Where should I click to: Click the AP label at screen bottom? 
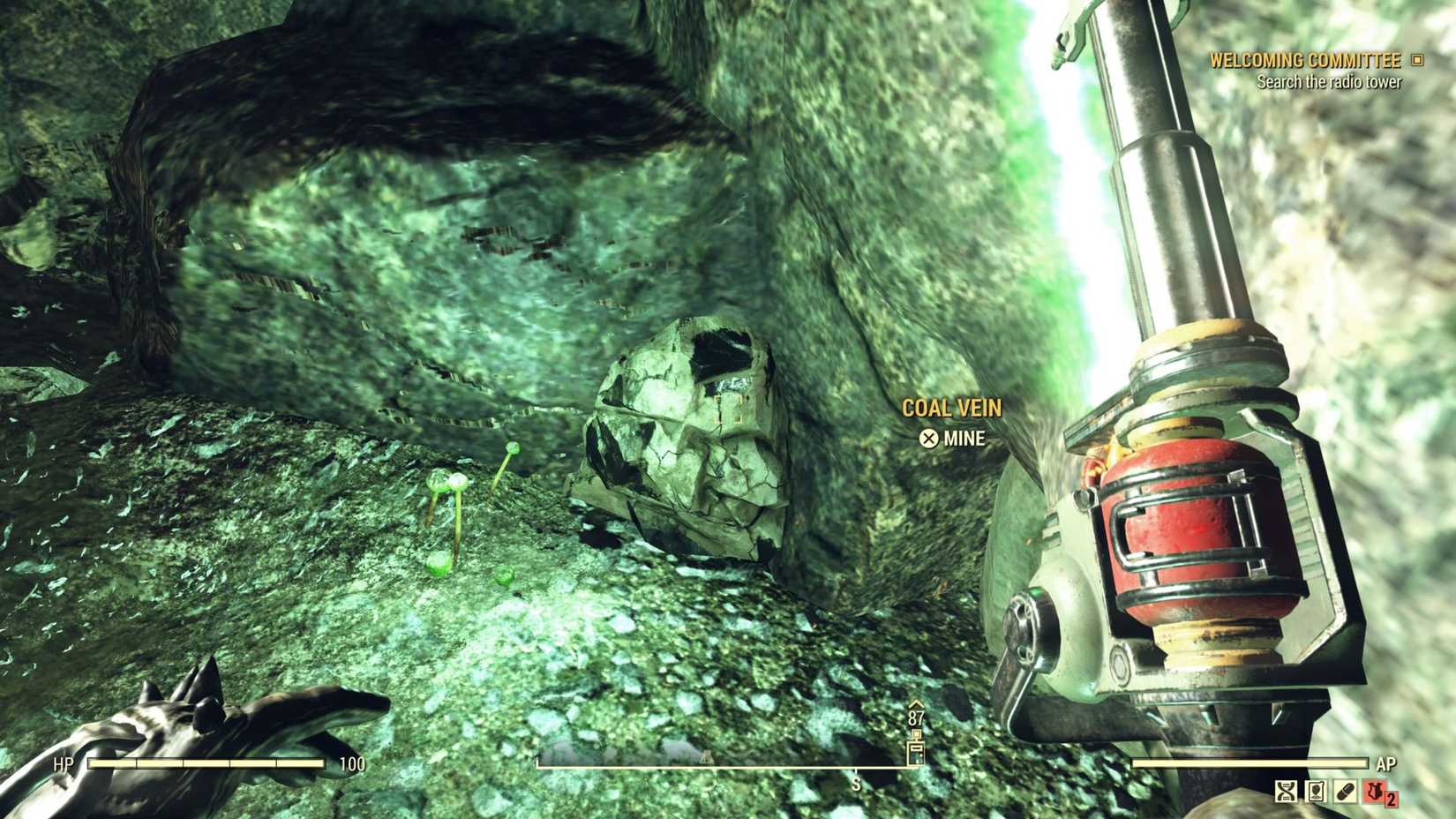[1386, 762]
